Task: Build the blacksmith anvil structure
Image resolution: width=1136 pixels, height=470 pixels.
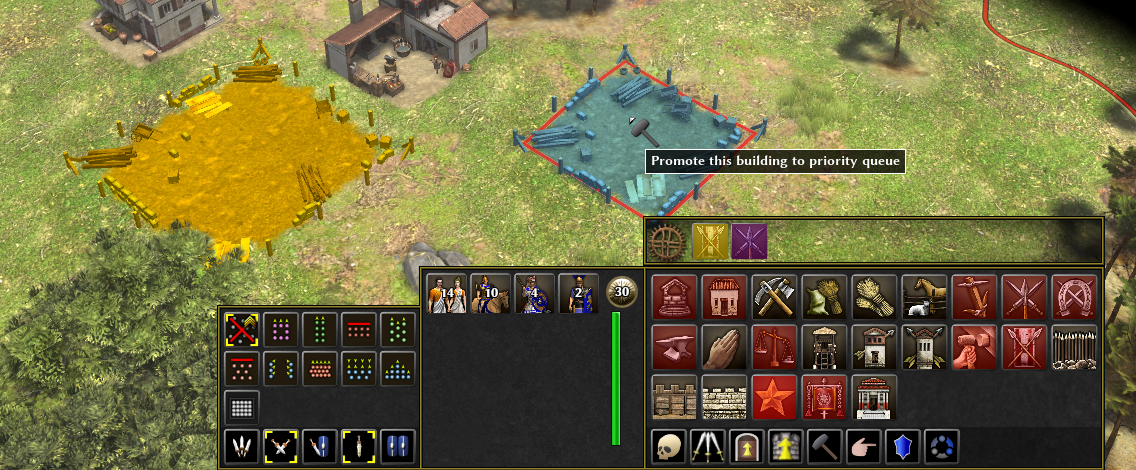Action: point(673,346)
